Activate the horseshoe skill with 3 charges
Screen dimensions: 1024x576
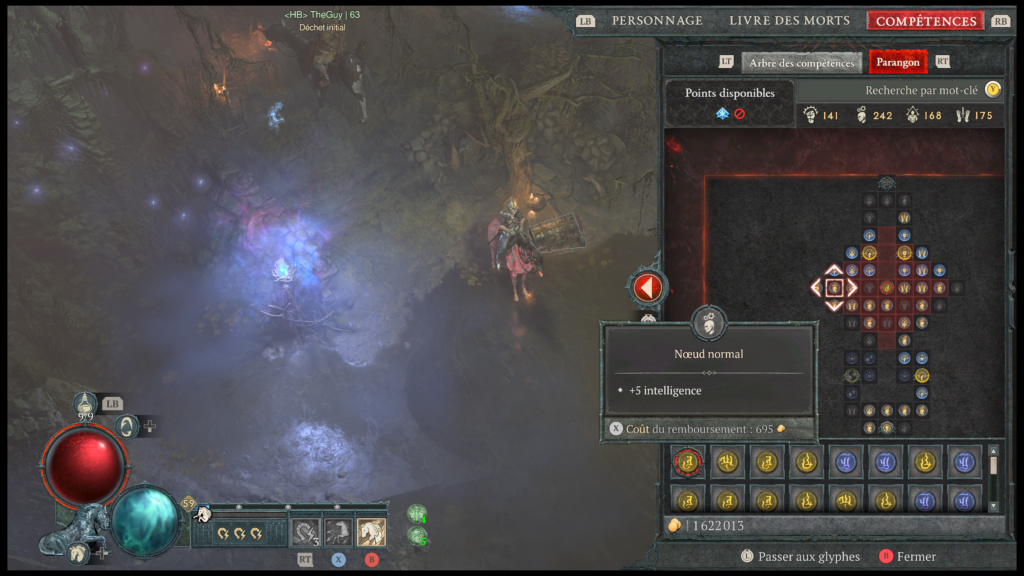click(305, 532)
